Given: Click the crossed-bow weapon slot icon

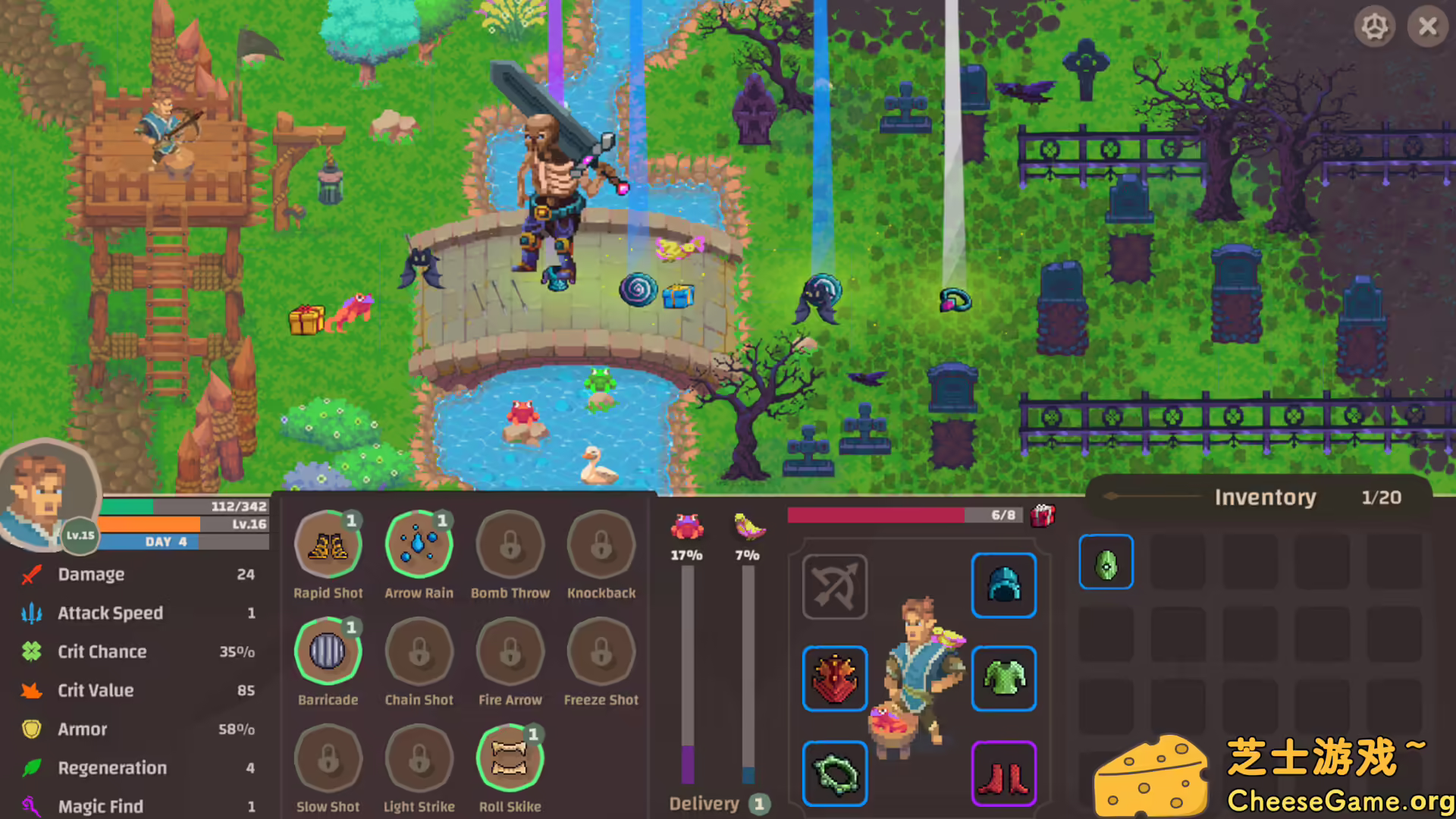Looking at the screenshot, I should click(x=833, y=587).
